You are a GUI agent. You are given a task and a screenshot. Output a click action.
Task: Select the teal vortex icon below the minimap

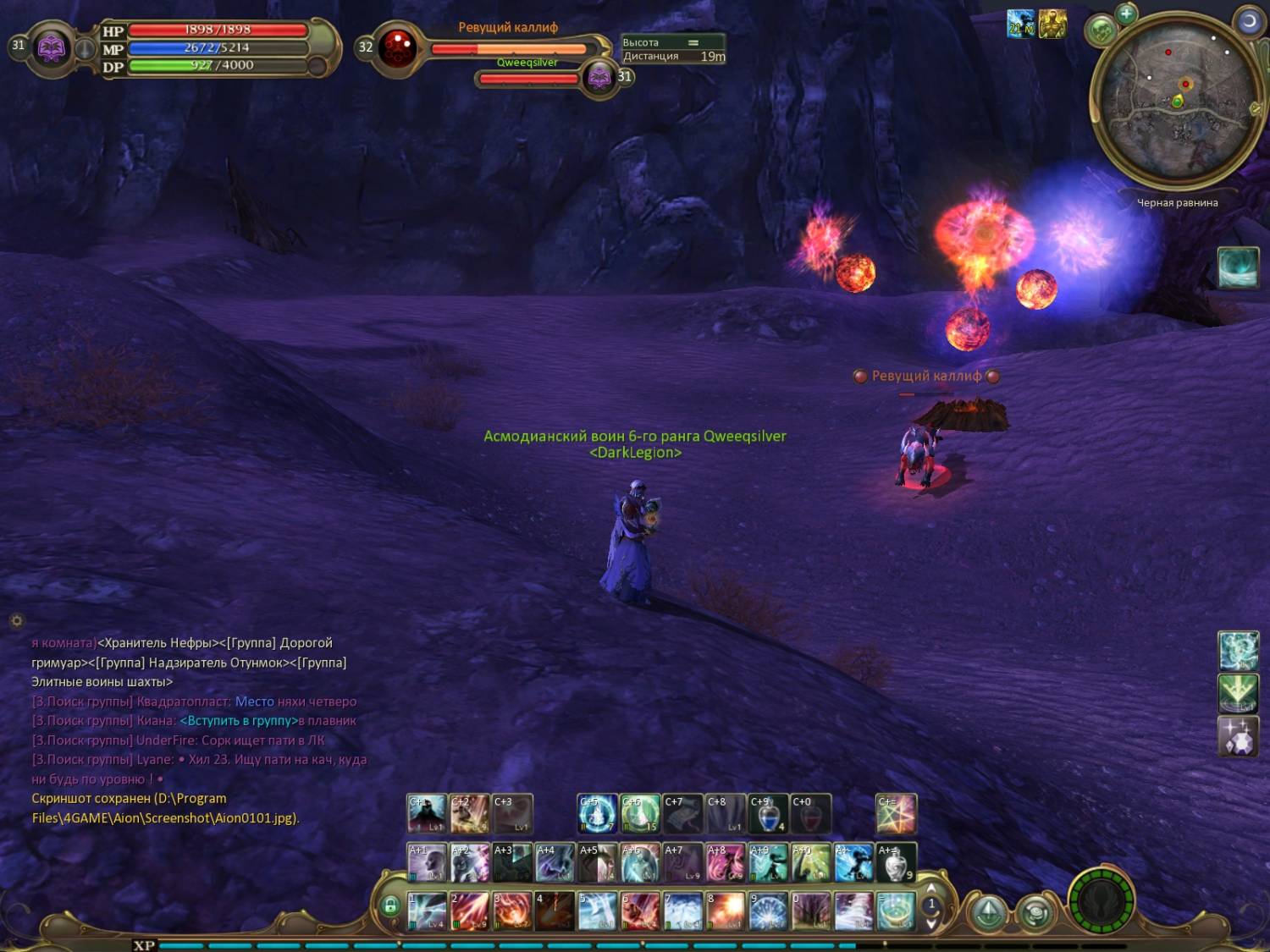(1238, 267)
